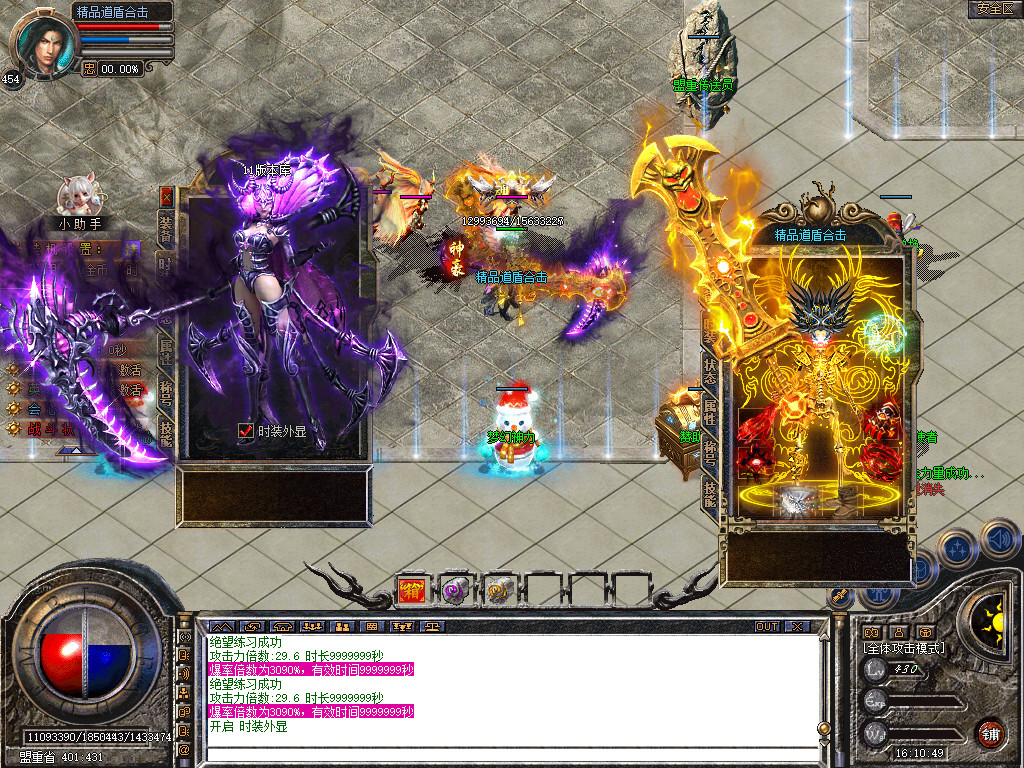The image size is (1024, 768).
Task: Open the 状态 tab on the golden panel
Action: [x=710, y=368]
